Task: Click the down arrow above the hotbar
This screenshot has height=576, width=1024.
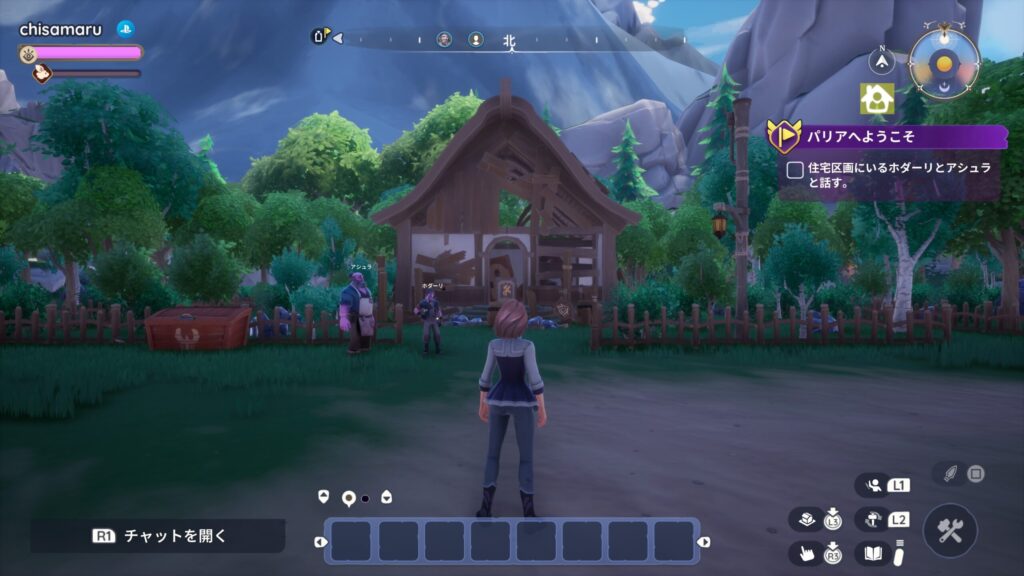Action: (x=386, y=497)
